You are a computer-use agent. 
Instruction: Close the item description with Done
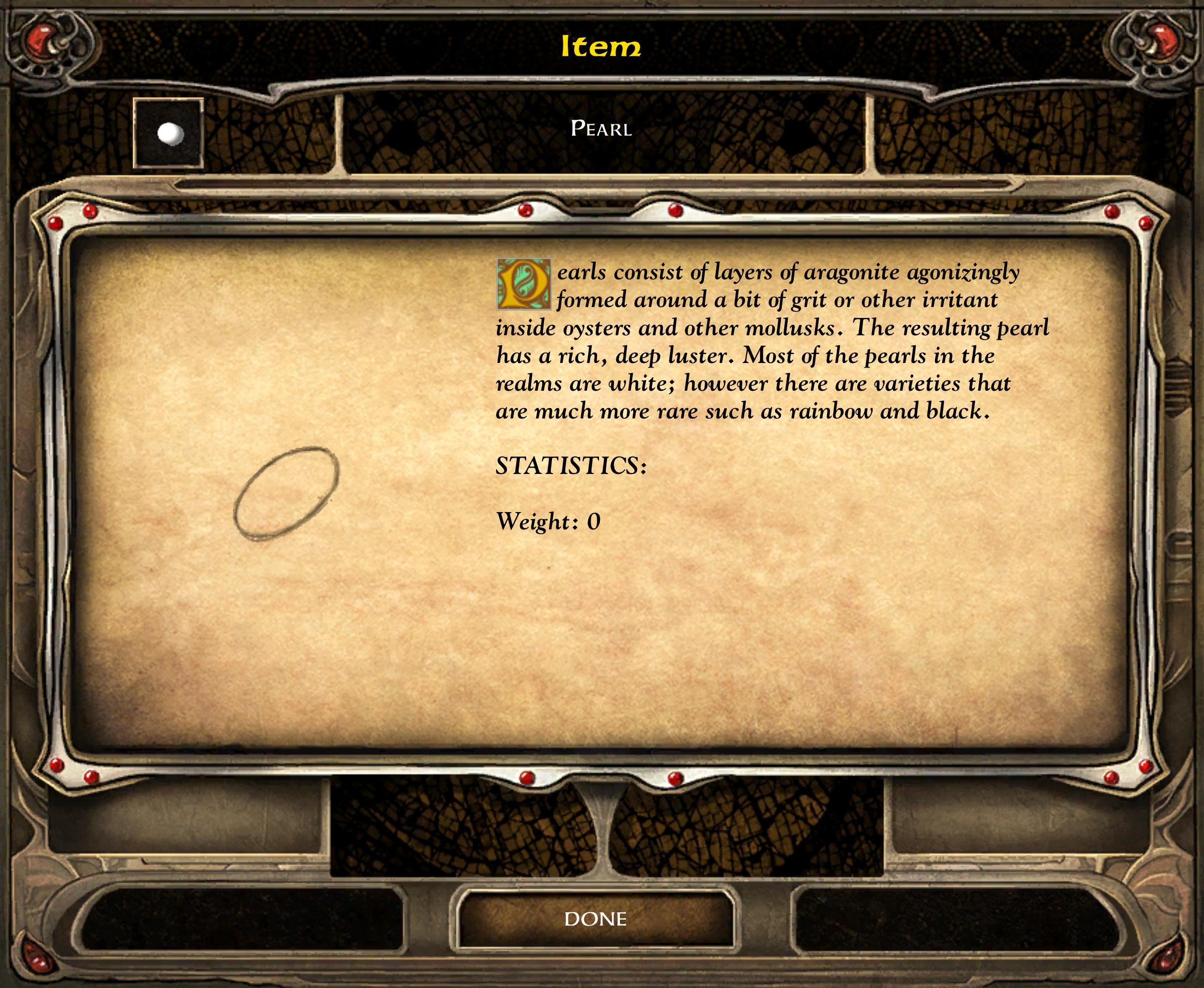(x=596, y=919)
